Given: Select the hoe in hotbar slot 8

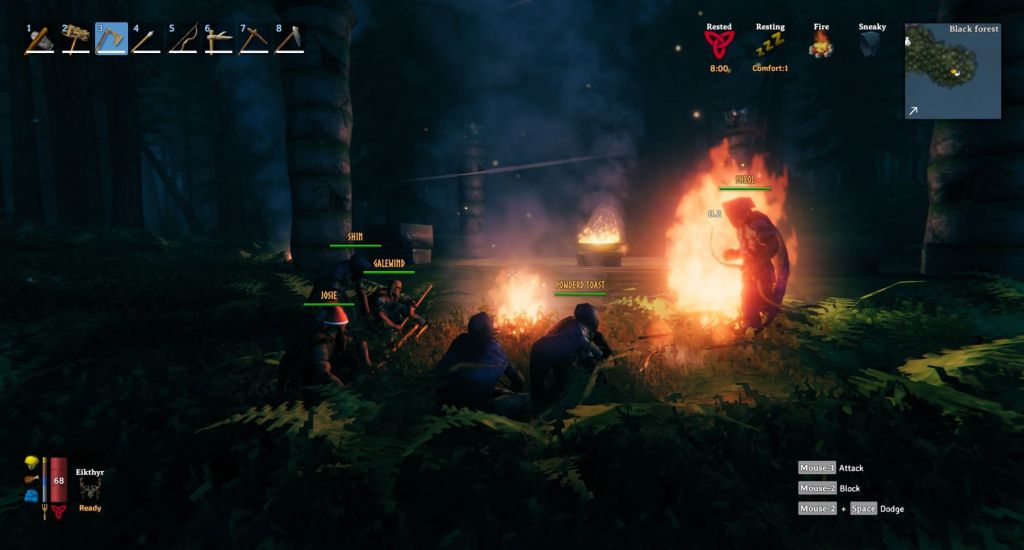Looking at the screenshot, I should point(289,39).
